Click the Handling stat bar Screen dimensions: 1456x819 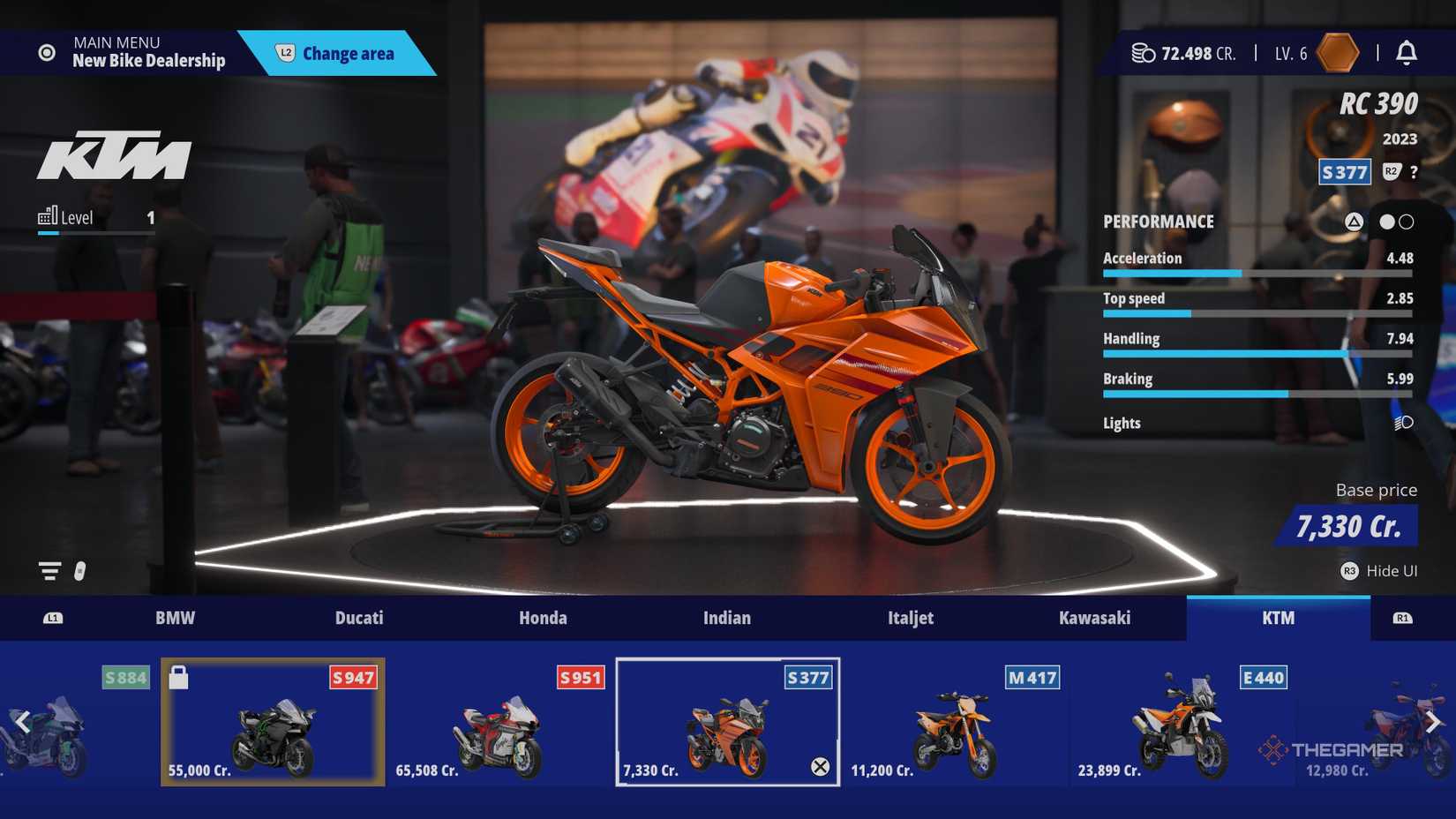[1257, 353]
